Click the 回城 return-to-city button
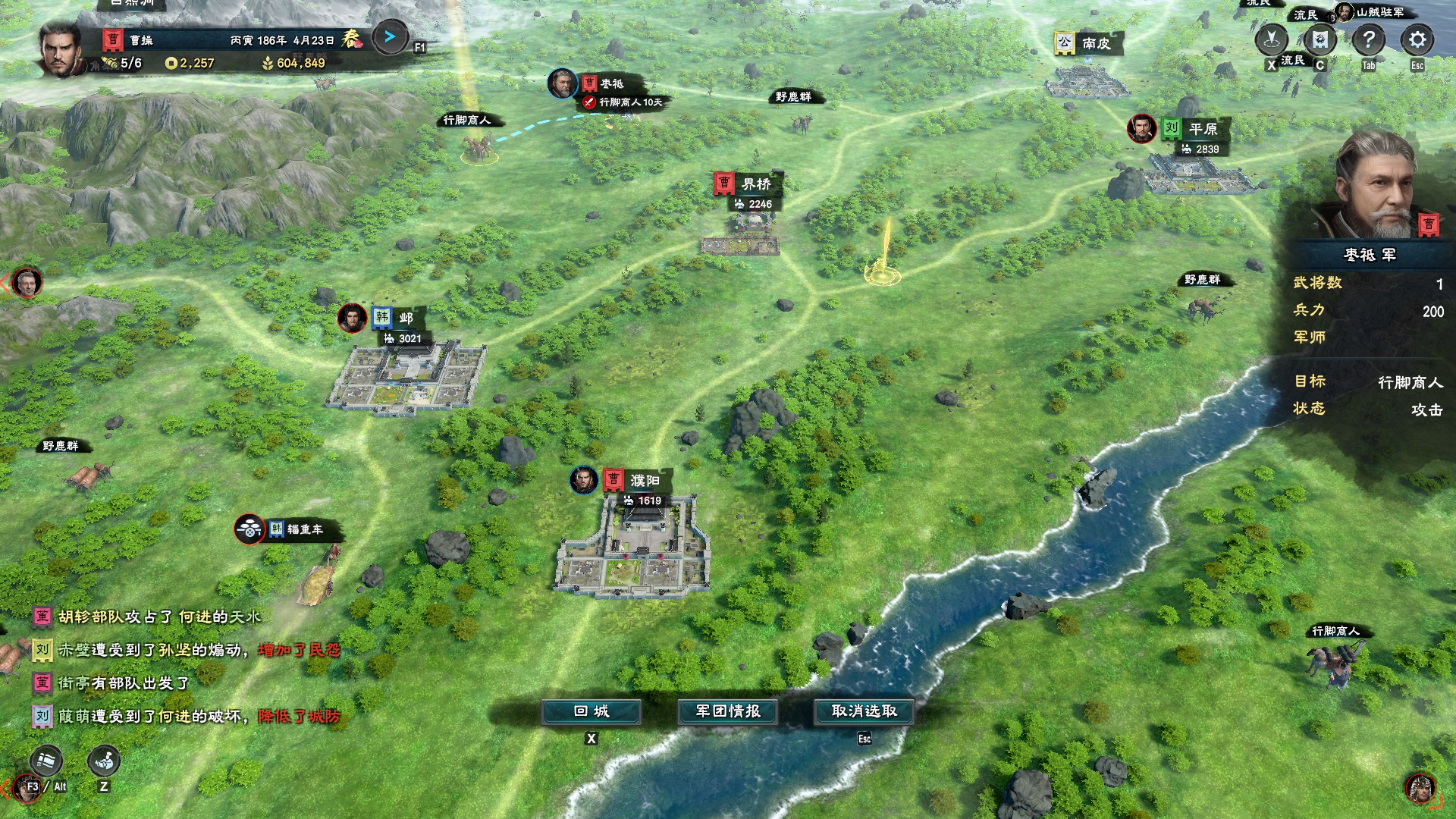The height and width of the screenshot is (819, 1456). click(591, 711)
